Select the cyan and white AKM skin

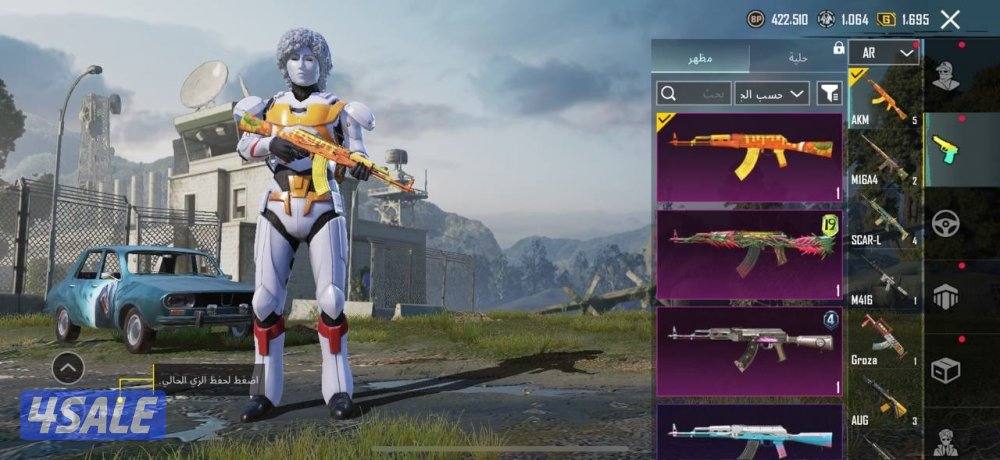(x=749, y=432)
